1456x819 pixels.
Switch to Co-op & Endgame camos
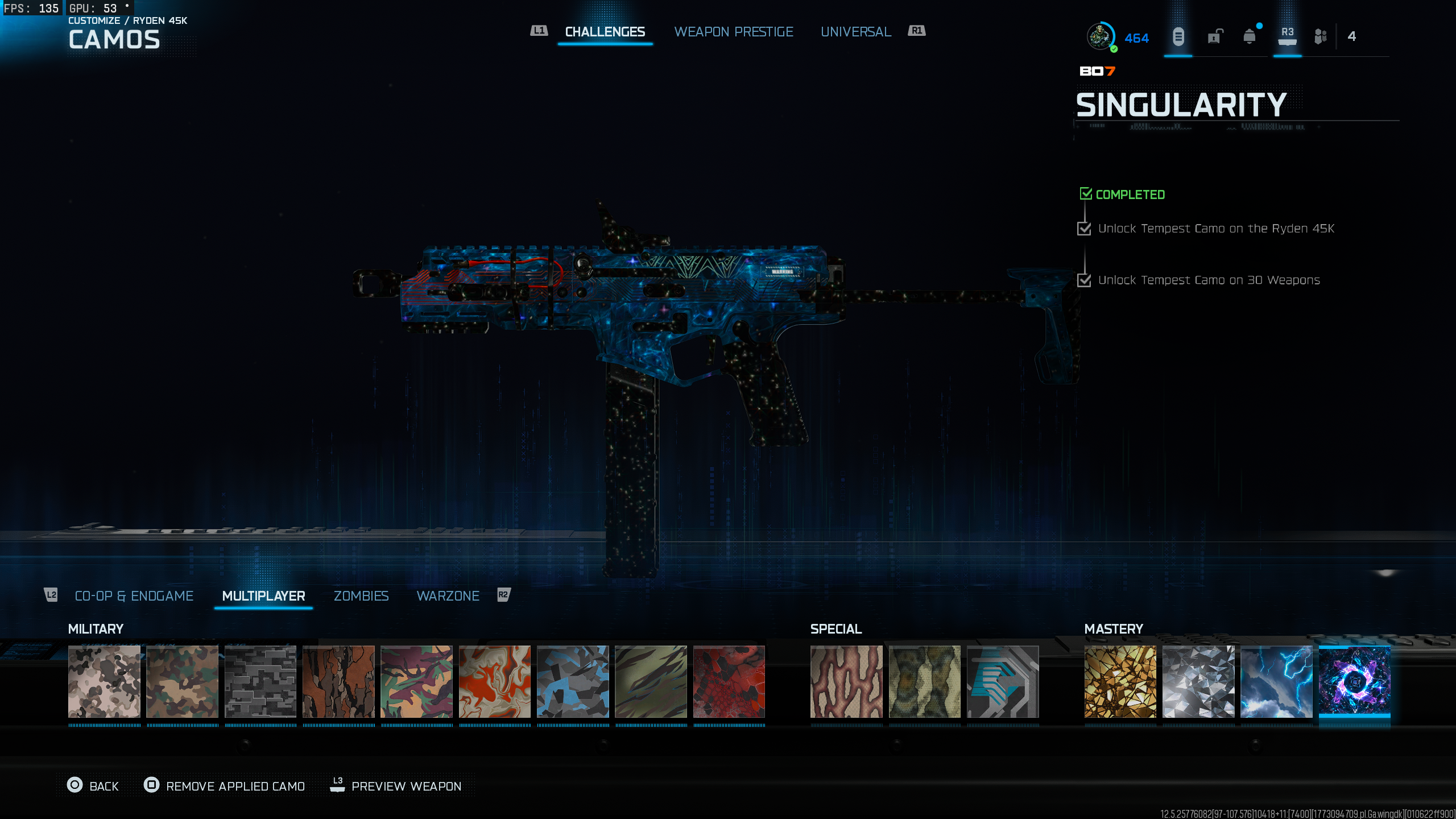[x=134, y=595]
